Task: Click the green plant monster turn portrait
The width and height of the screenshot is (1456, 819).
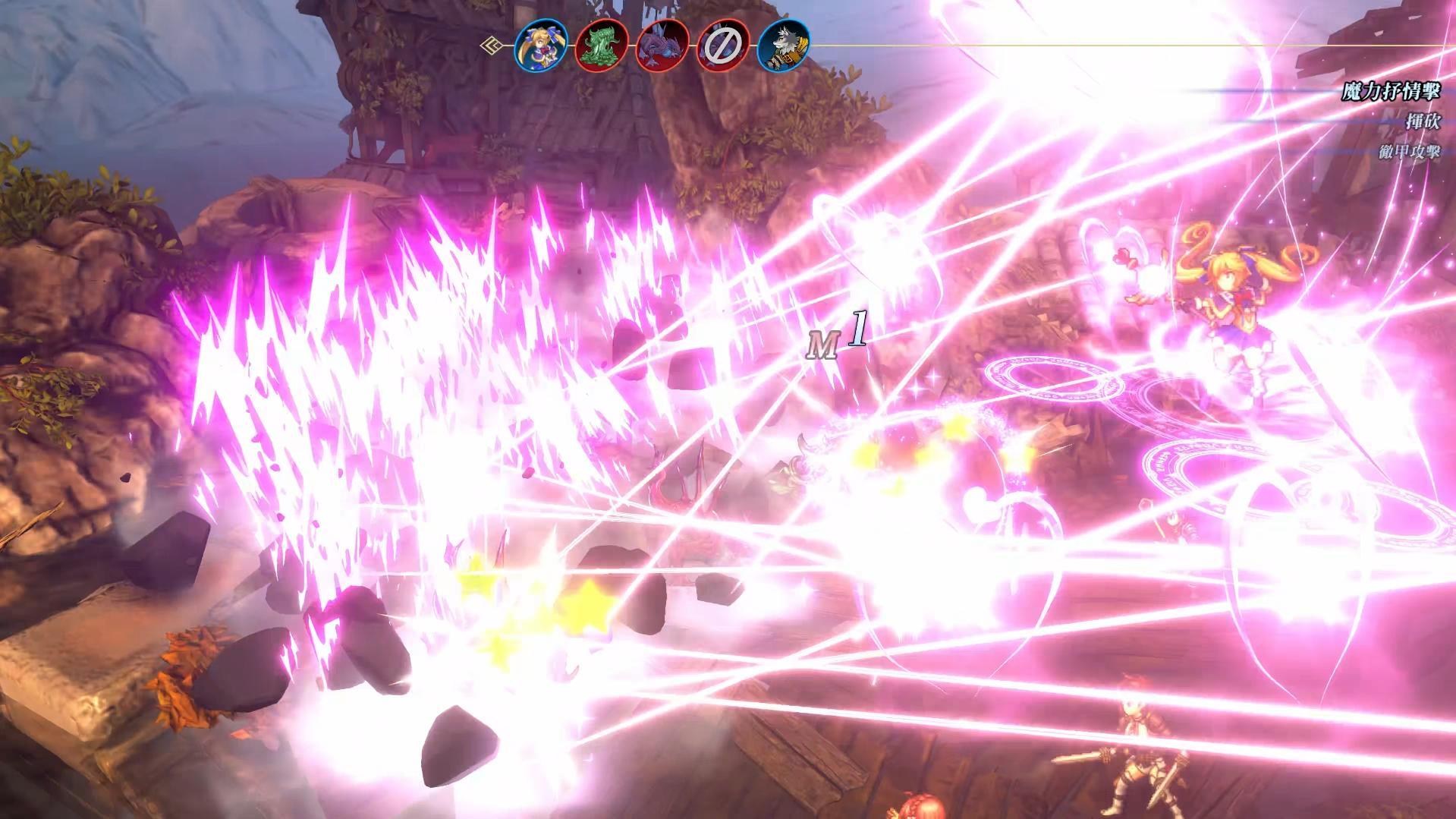Action: (x=602, y=46)
